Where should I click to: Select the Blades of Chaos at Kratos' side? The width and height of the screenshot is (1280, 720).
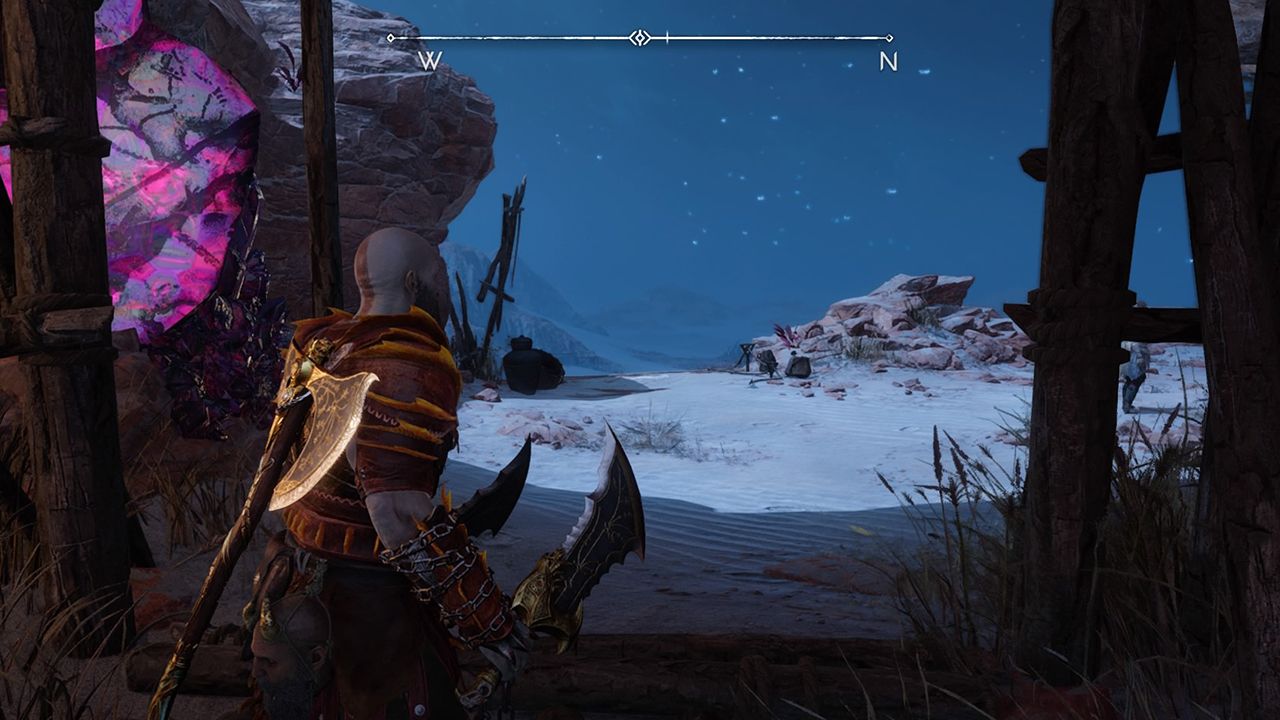coord(590,530)
